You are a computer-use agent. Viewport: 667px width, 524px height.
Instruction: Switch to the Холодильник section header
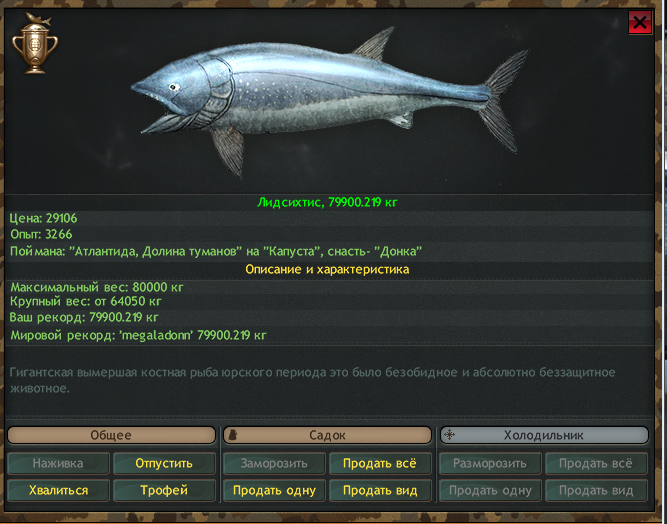point(545,435)
